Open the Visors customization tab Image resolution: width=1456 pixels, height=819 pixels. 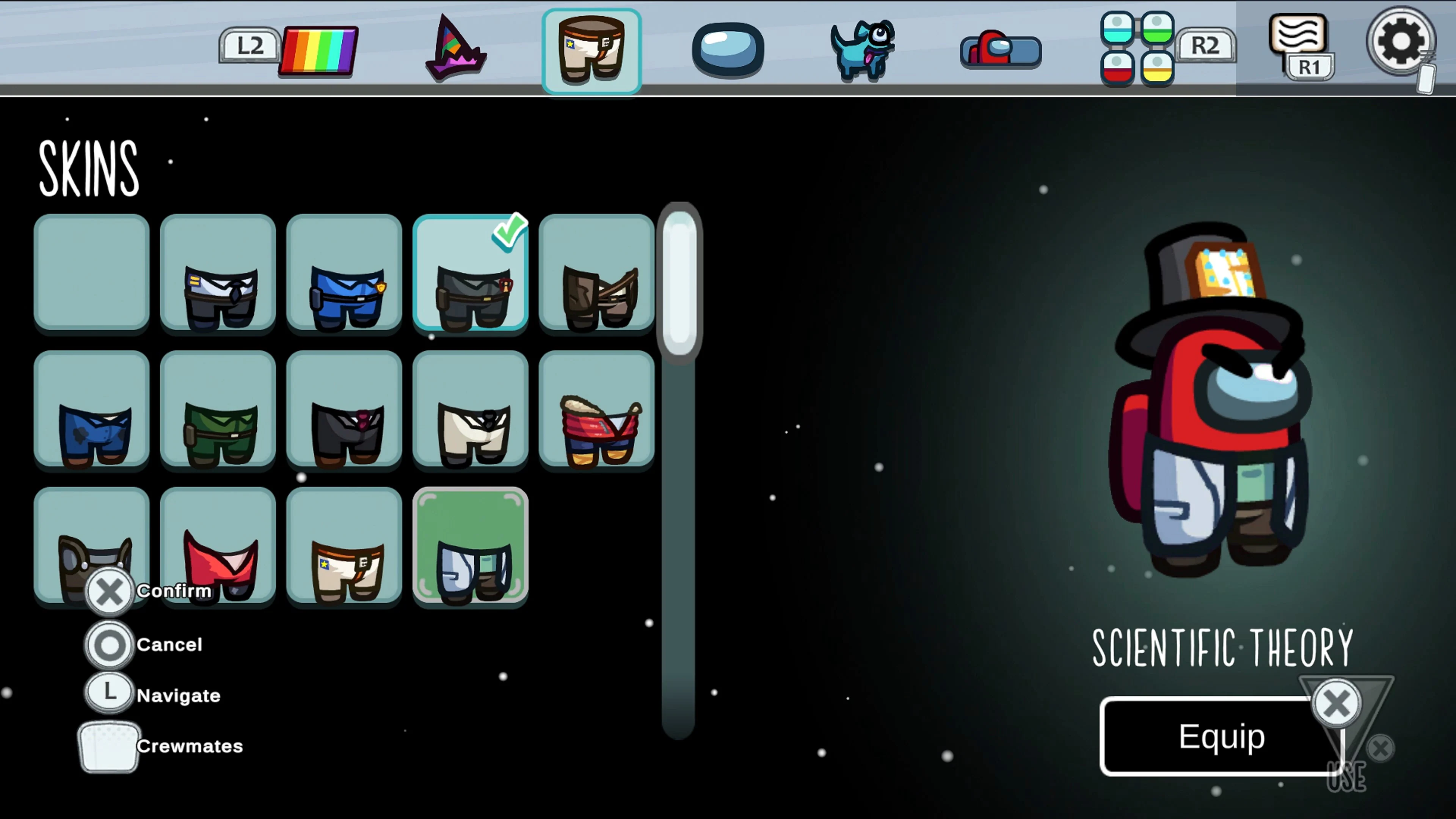pos(728,48)
